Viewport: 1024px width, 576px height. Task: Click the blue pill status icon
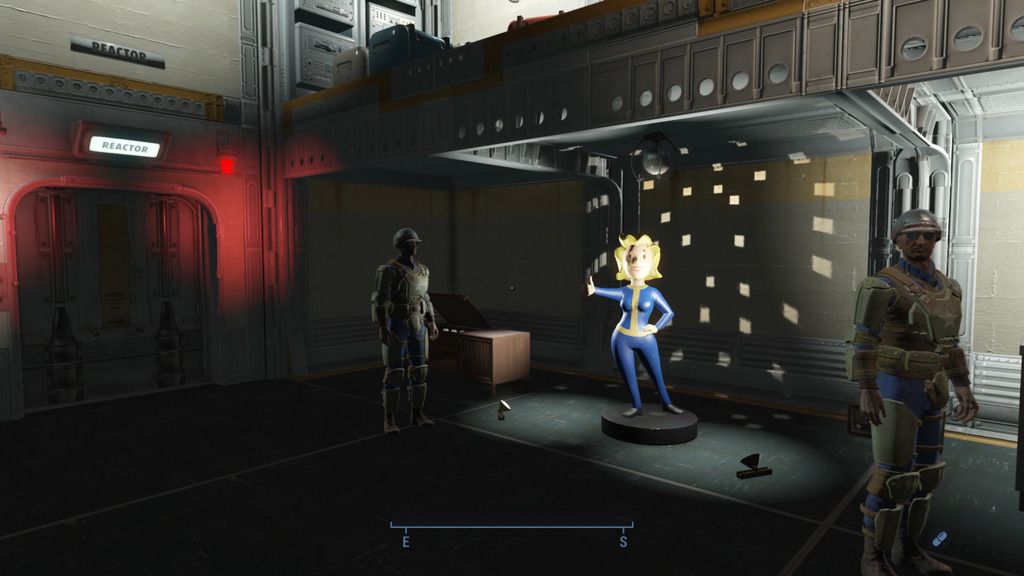click(x=939, y=539)
